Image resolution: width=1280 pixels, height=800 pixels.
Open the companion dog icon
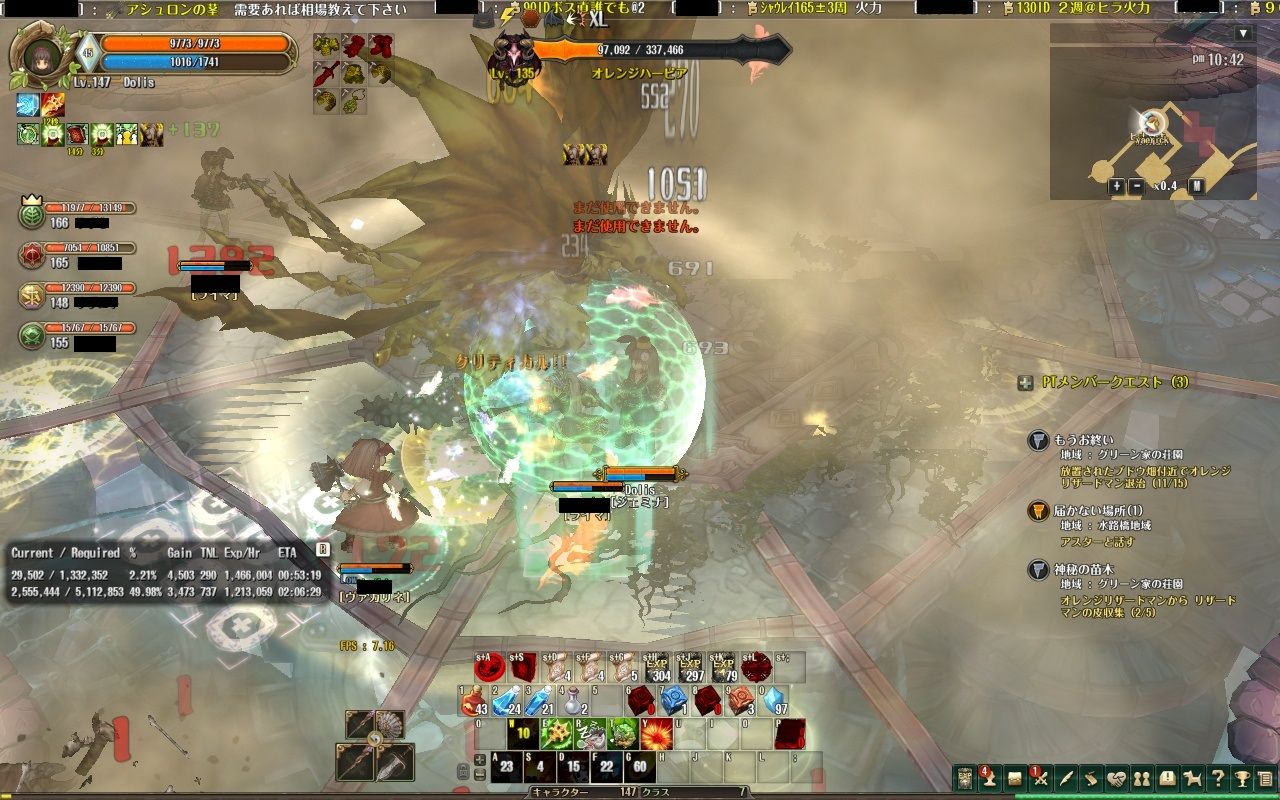pos(1194,778)
